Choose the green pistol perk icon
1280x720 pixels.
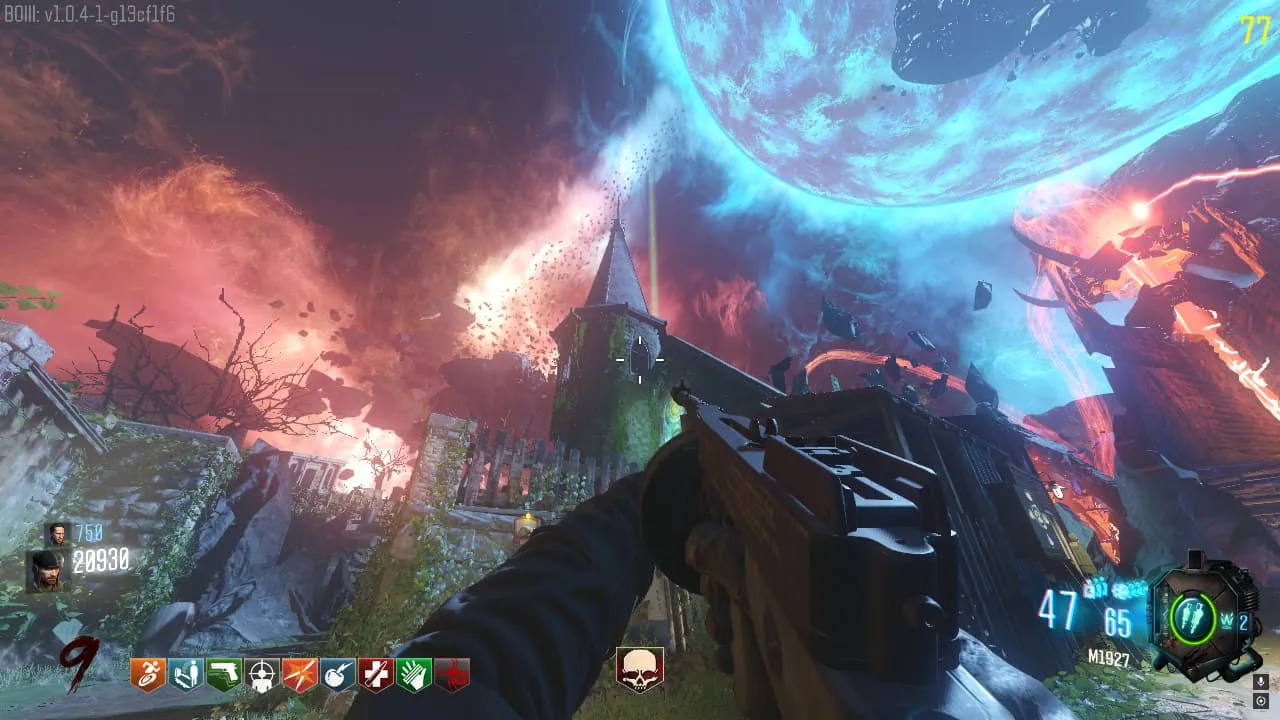(x=223, y=675)
